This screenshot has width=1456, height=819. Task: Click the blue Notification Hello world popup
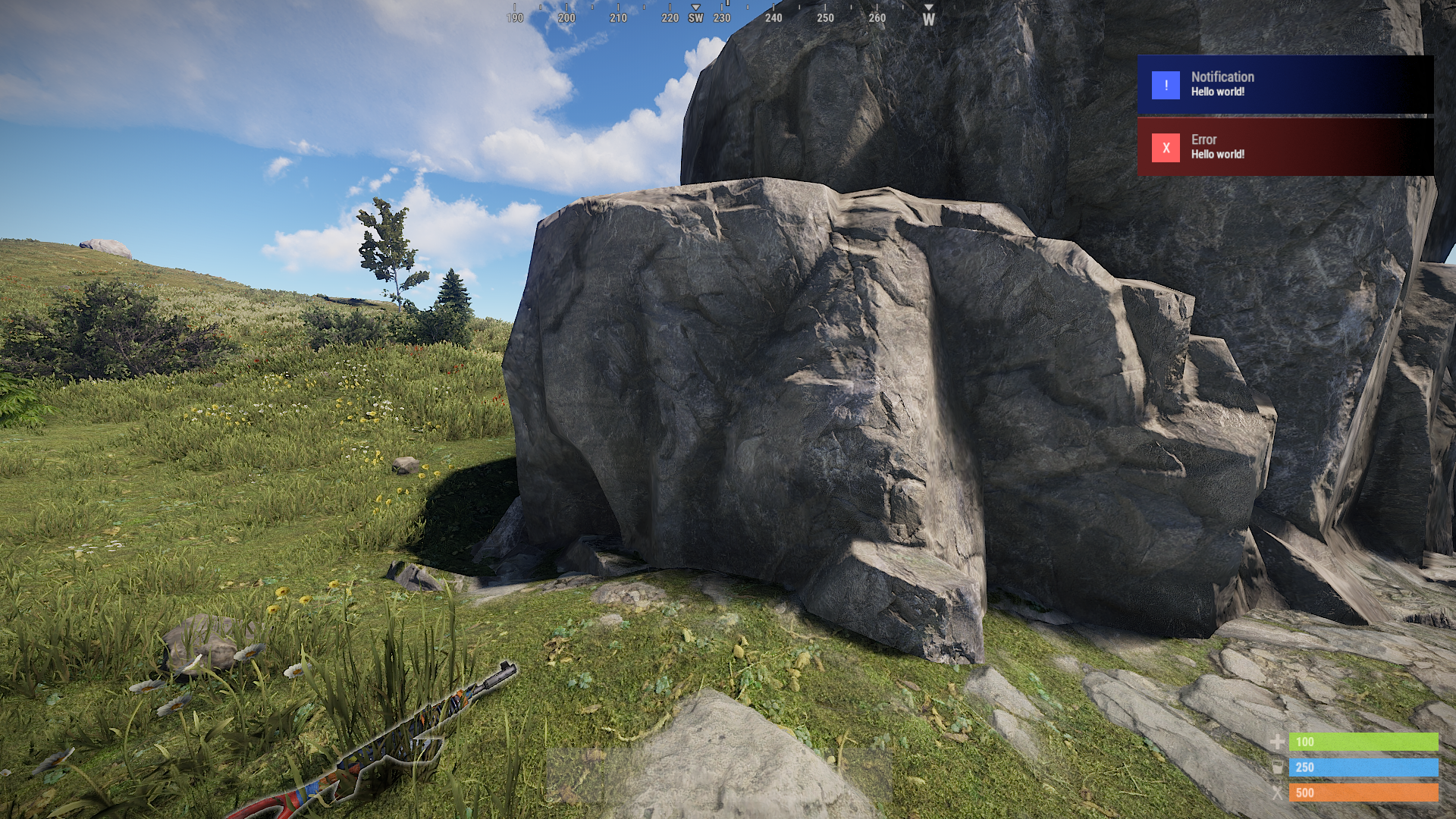(x=1285, y=84)
